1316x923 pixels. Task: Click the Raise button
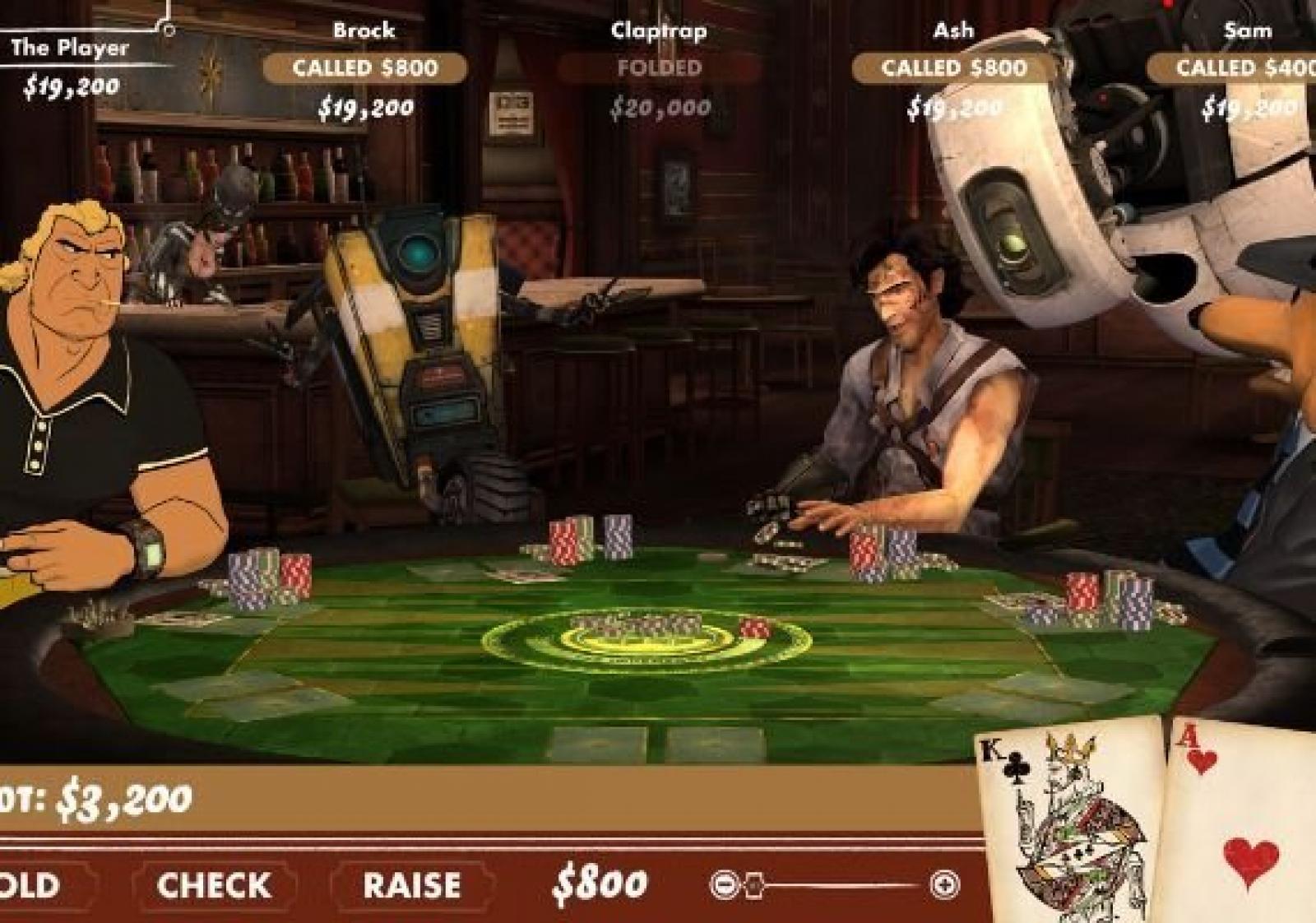[412, 886]
